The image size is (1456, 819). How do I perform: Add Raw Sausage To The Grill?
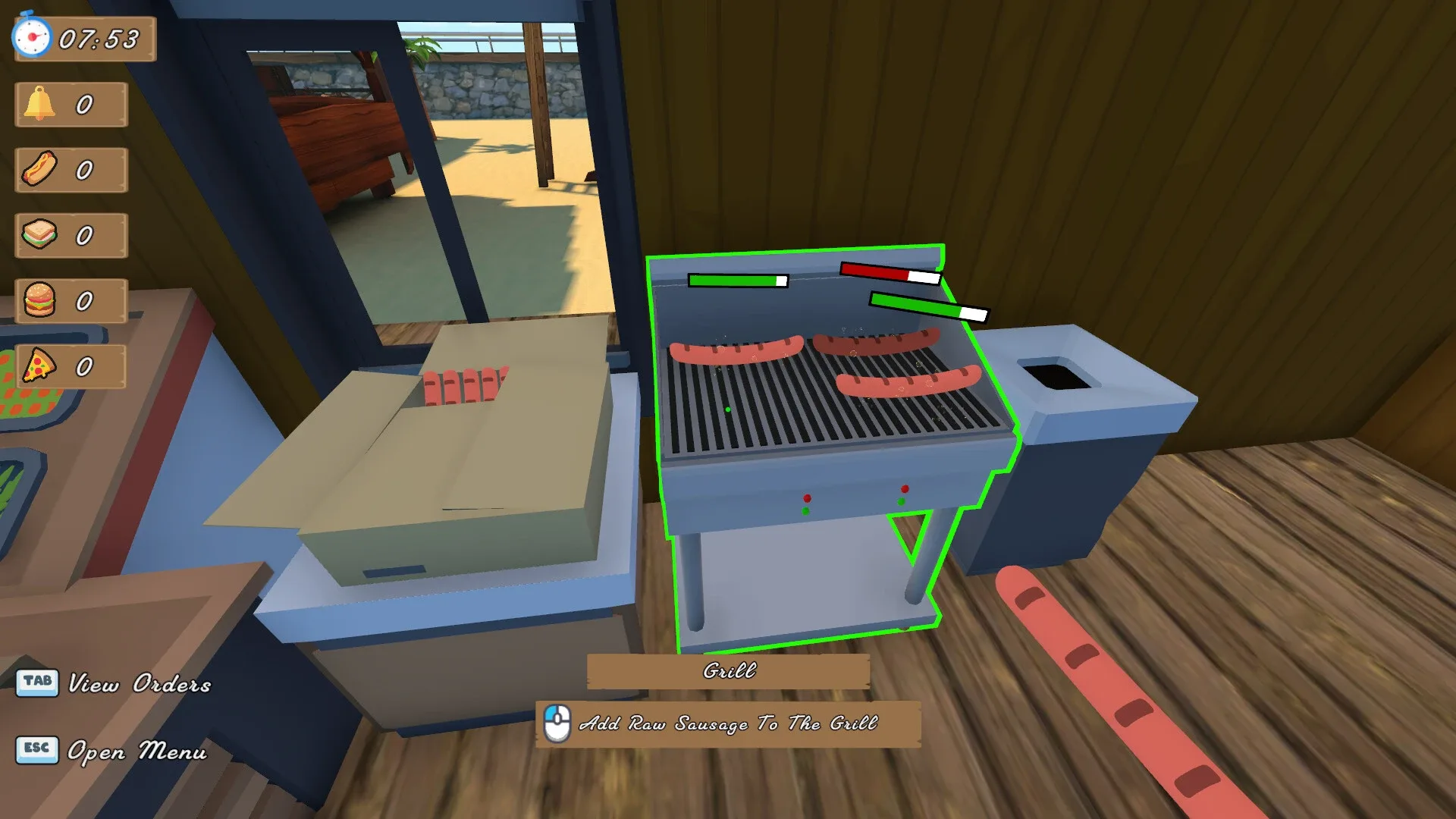[x=733, y=724]
